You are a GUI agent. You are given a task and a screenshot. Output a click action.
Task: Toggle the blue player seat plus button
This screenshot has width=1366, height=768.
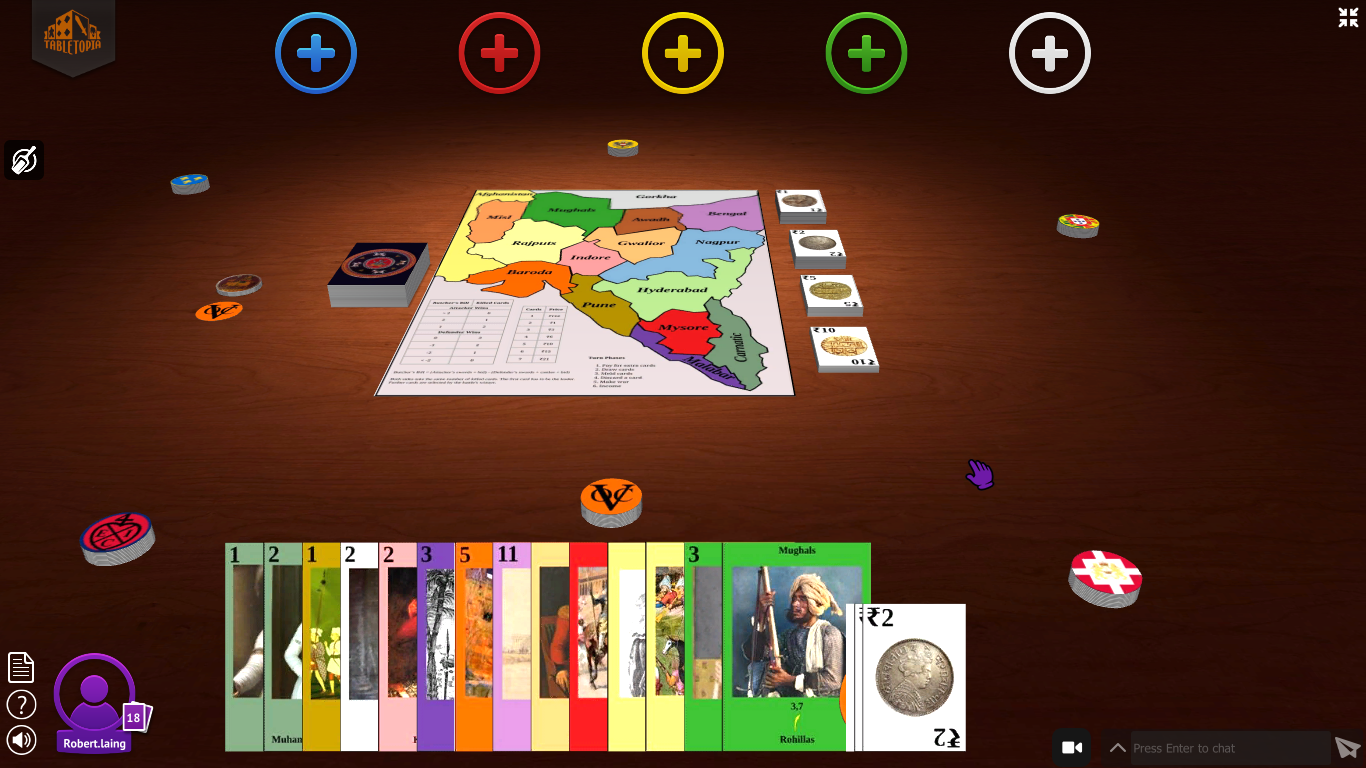316,53
